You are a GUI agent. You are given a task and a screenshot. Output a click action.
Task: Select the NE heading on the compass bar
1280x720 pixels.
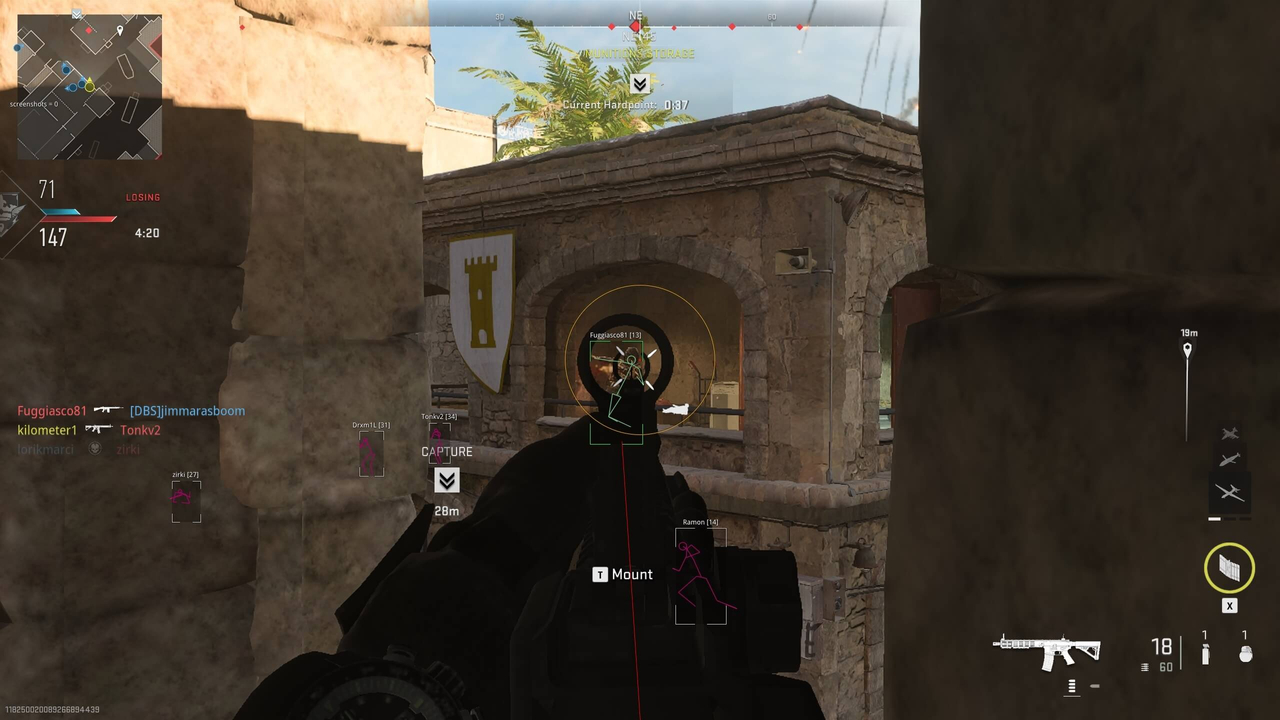pyautogui.click(x=637, y=16)
